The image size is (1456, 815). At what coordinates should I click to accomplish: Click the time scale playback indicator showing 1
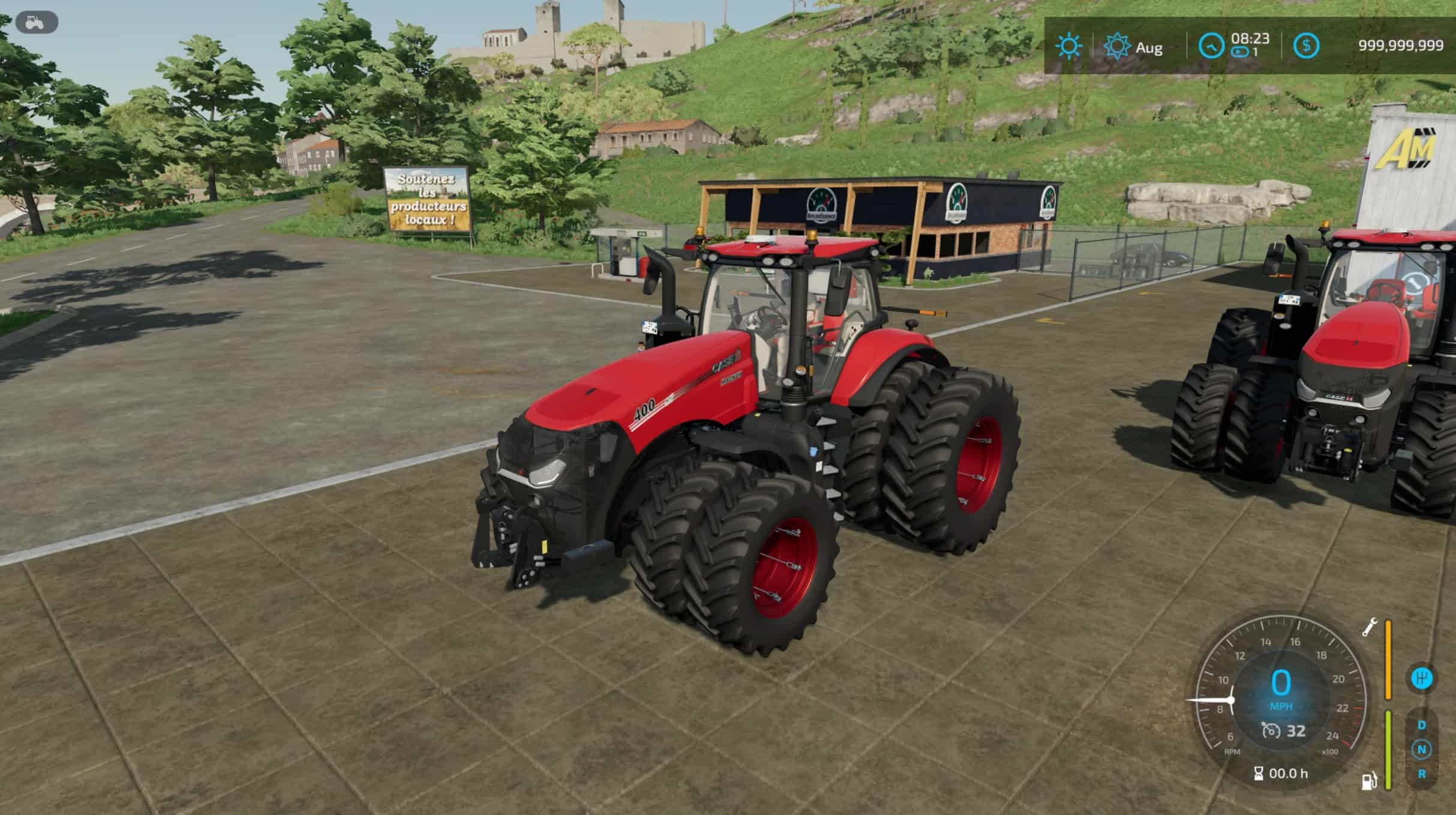(1247, 52)
